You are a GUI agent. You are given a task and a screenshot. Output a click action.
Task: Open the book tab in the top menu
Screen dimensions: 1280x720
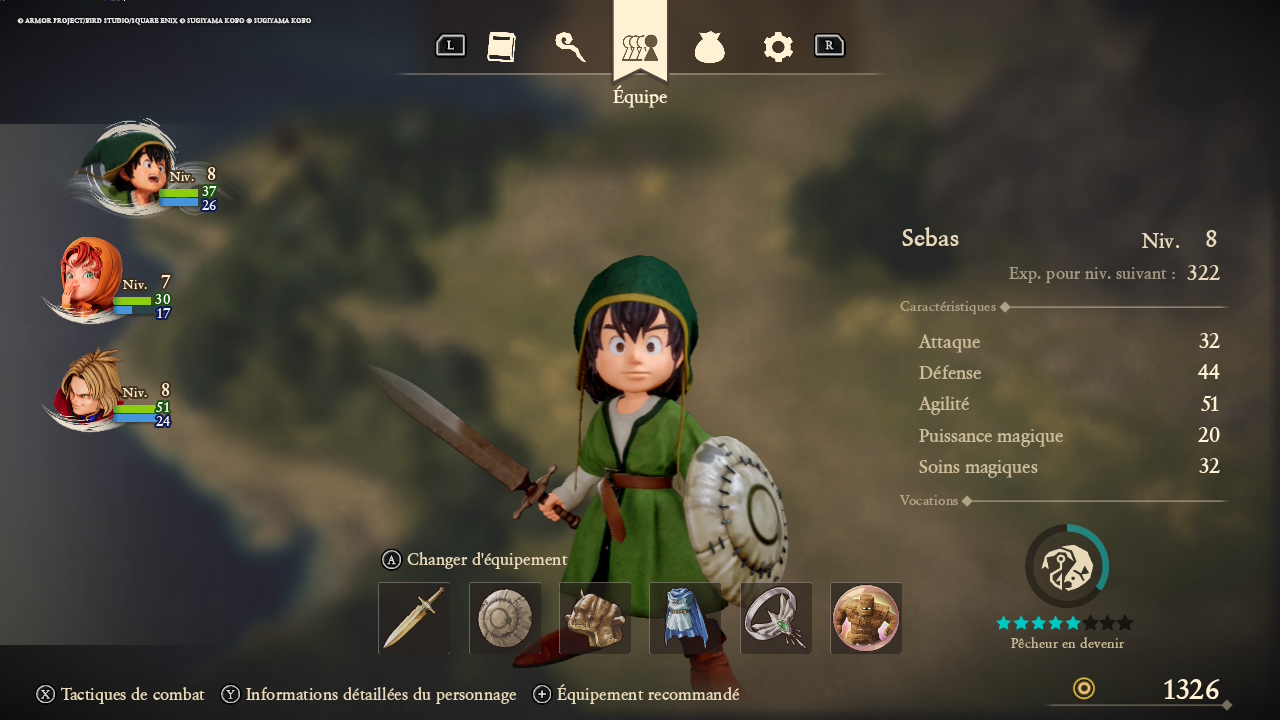501,47
